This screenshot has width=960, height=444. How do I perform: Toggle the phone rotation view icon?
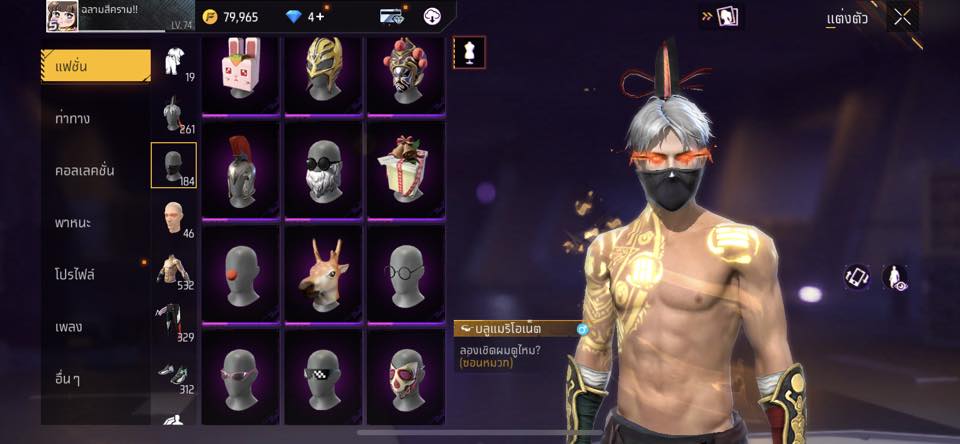[856, 277]
